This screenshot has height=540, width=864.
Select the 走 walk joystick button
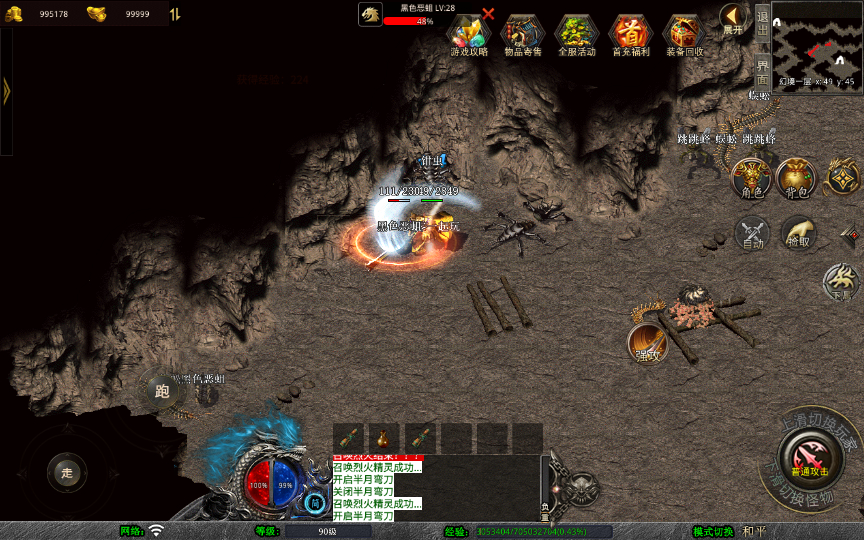click(67, 472)
